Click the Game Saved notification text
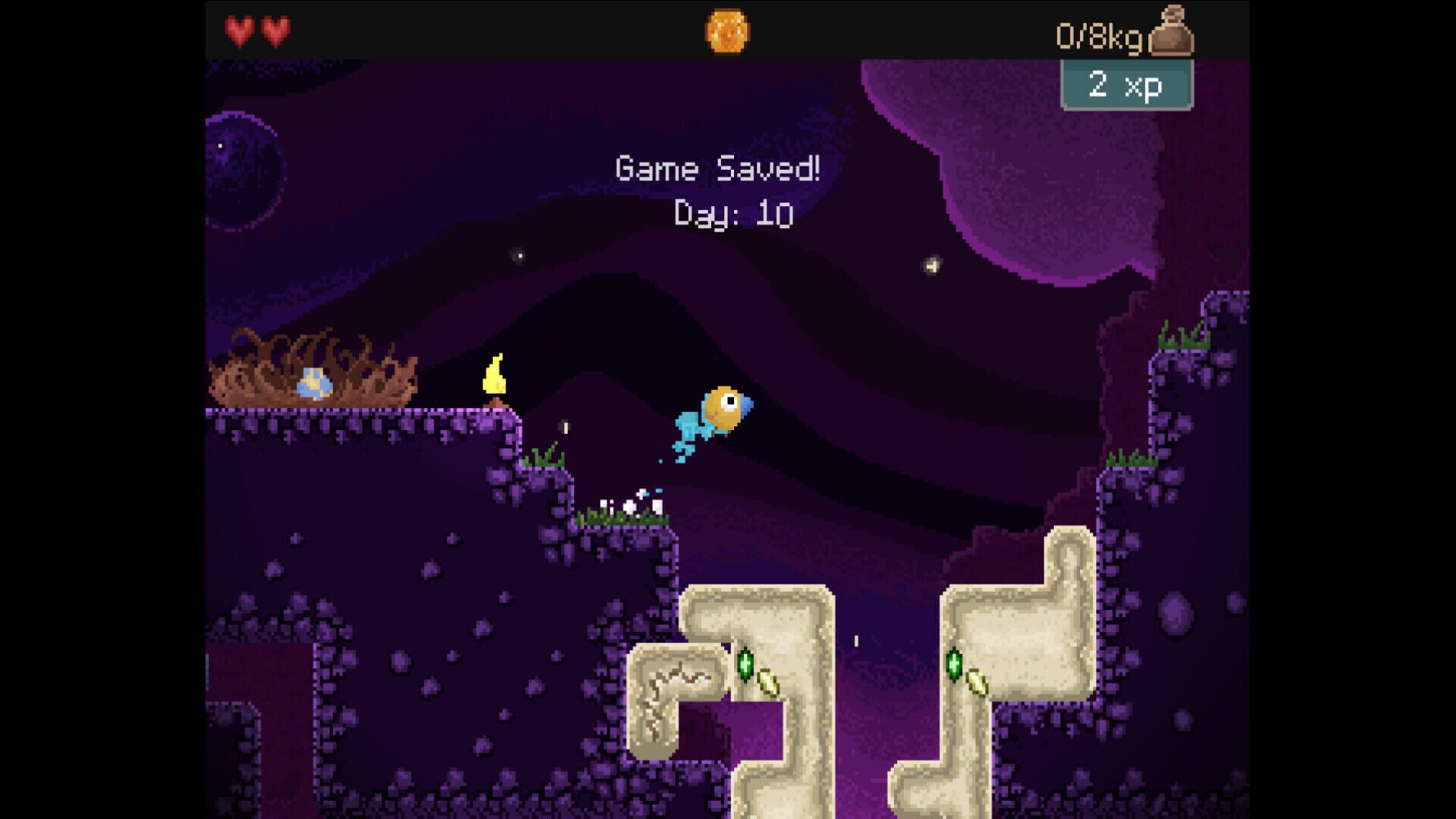The width and height of the screenshot is (1456, 819). 717,168
